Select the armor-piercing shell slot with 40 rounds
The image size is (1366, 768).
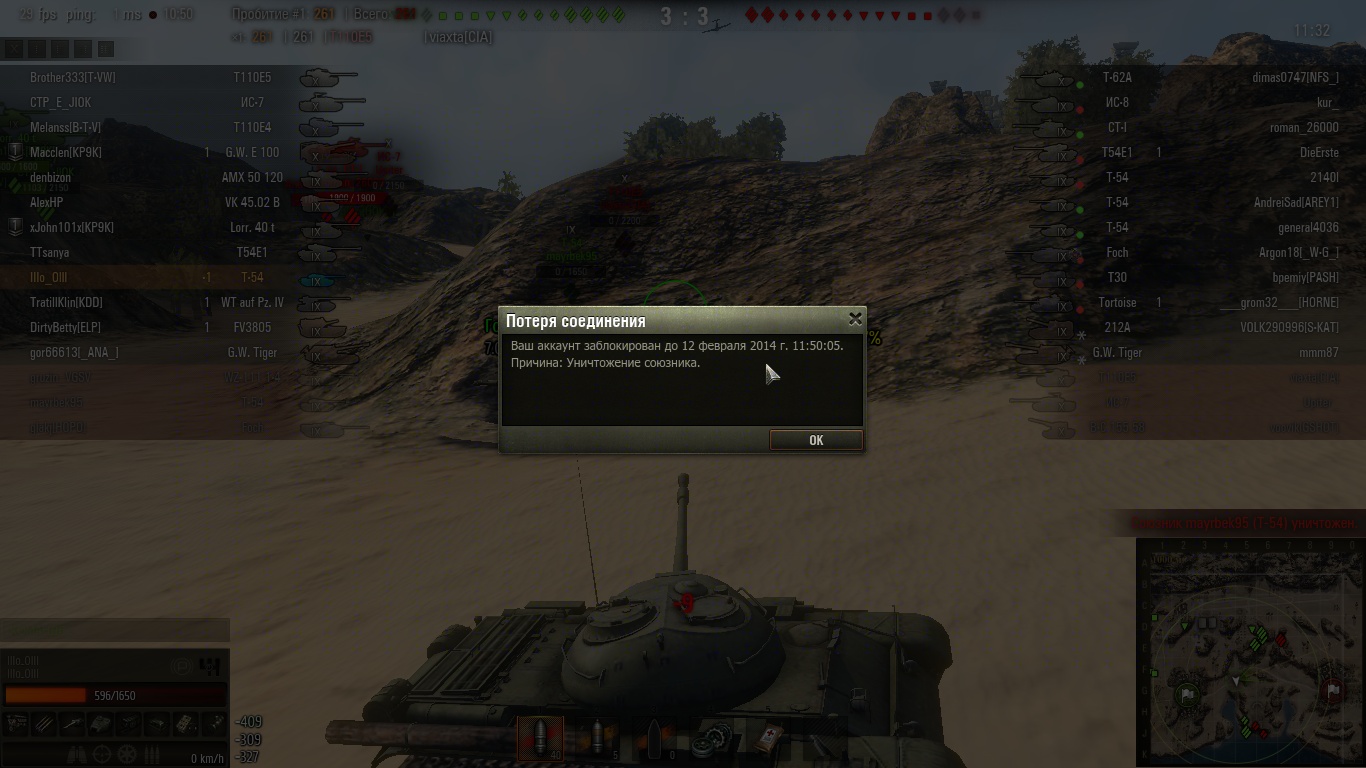click(x=540, y=739)
